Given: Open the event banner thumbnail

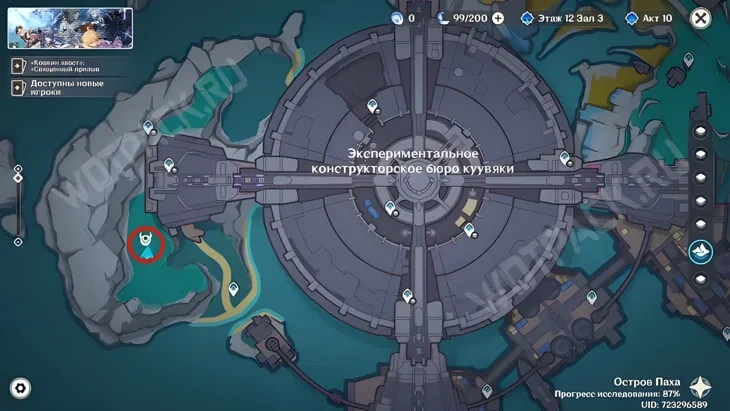Looking at the screenshot, I should 70,28.
